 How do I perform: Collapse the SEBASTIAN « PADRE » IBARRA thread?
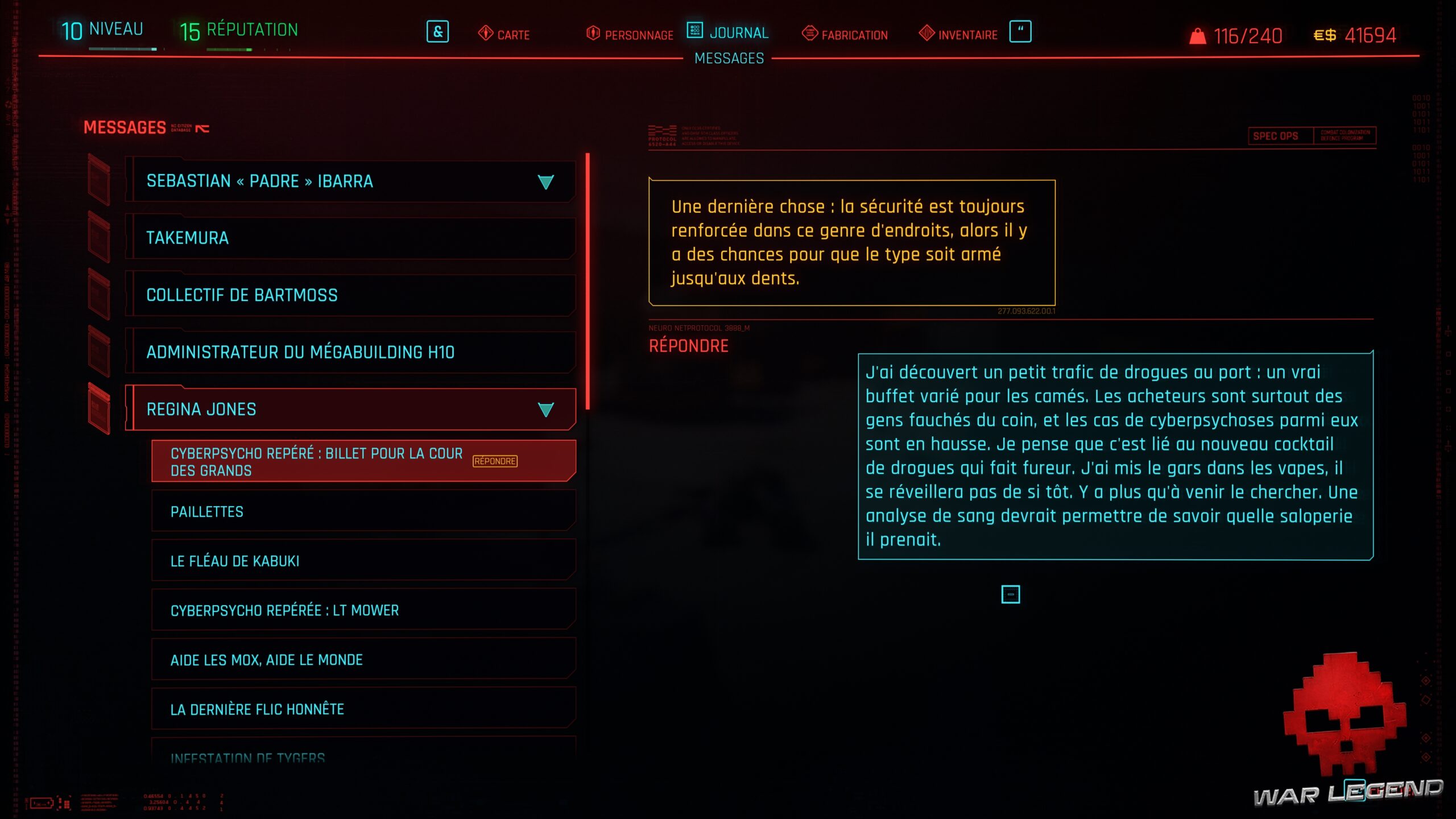(x=546, y=182)
